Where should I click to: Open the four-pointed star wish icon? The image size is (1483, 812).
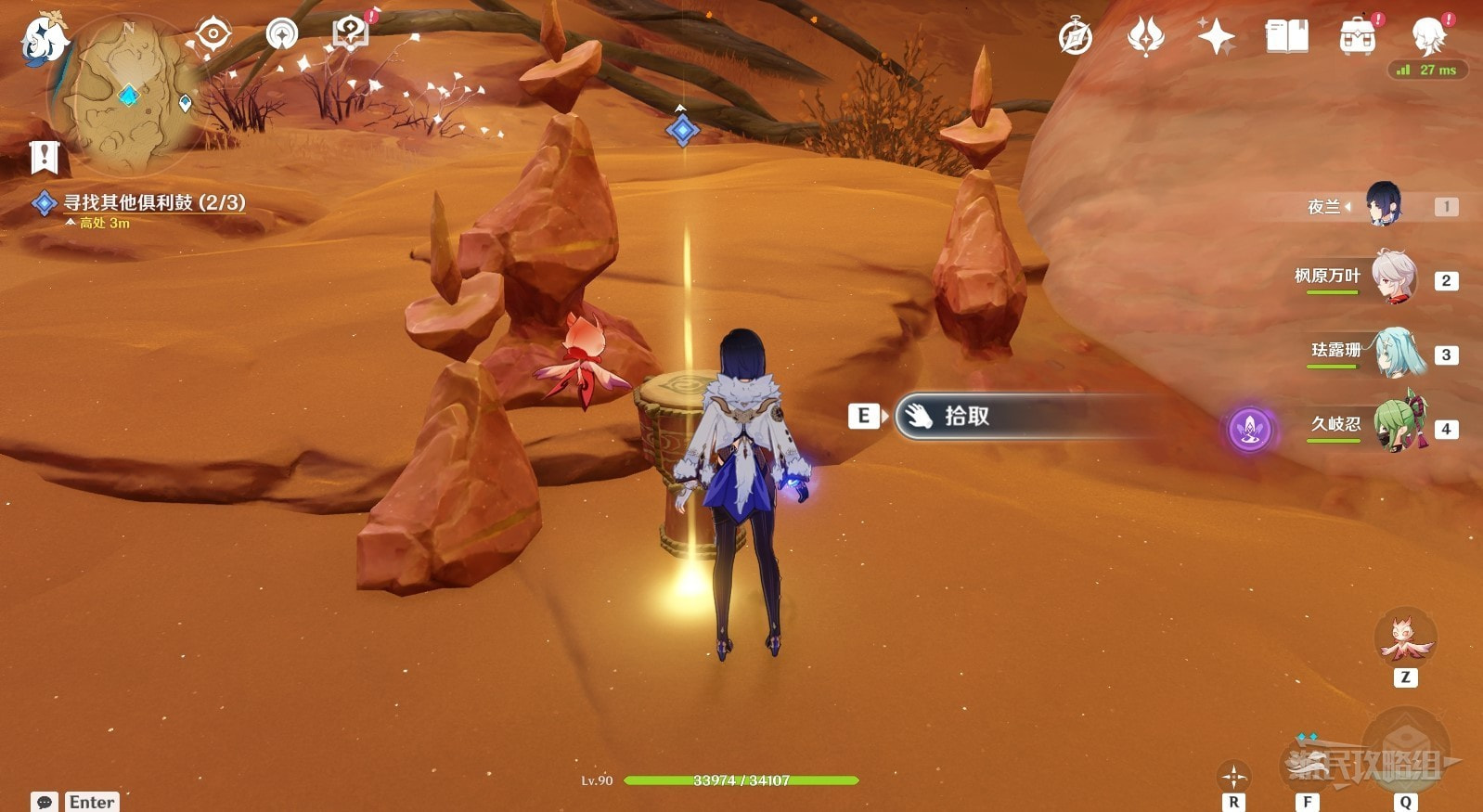point(1216,37)
